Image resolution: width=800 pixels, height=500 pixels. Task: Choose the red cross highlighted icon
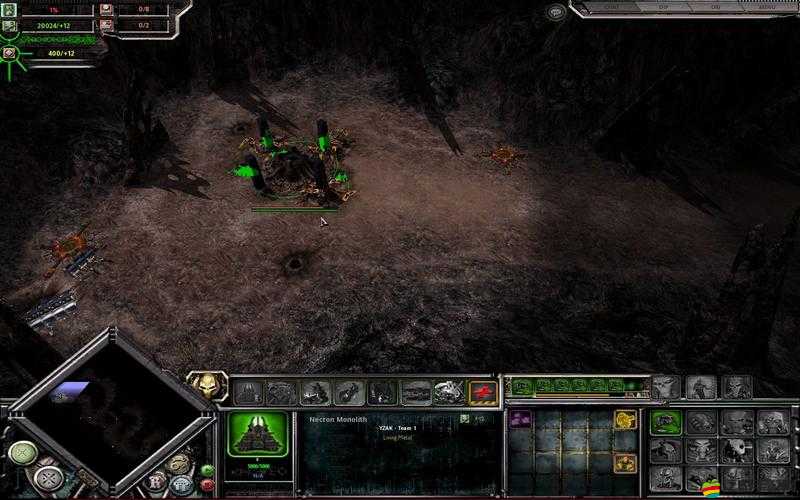click(x=483, y=392)
